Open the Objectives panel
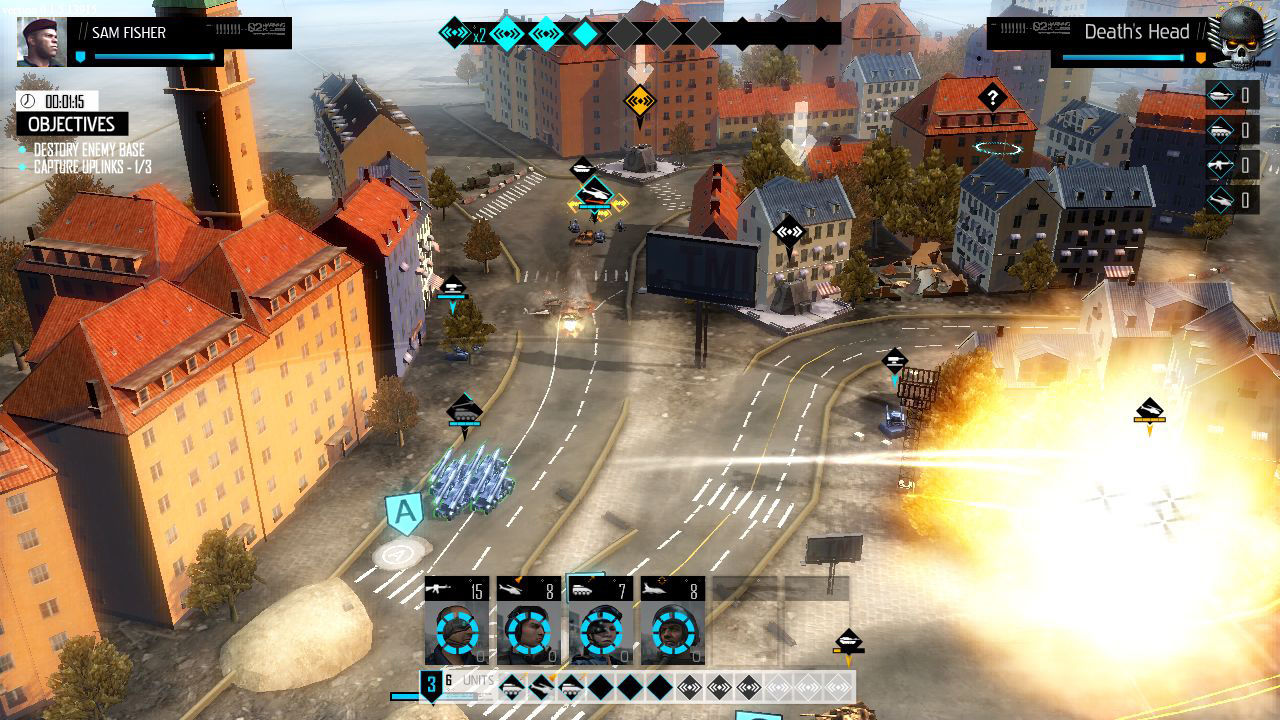 click(72, 125)
